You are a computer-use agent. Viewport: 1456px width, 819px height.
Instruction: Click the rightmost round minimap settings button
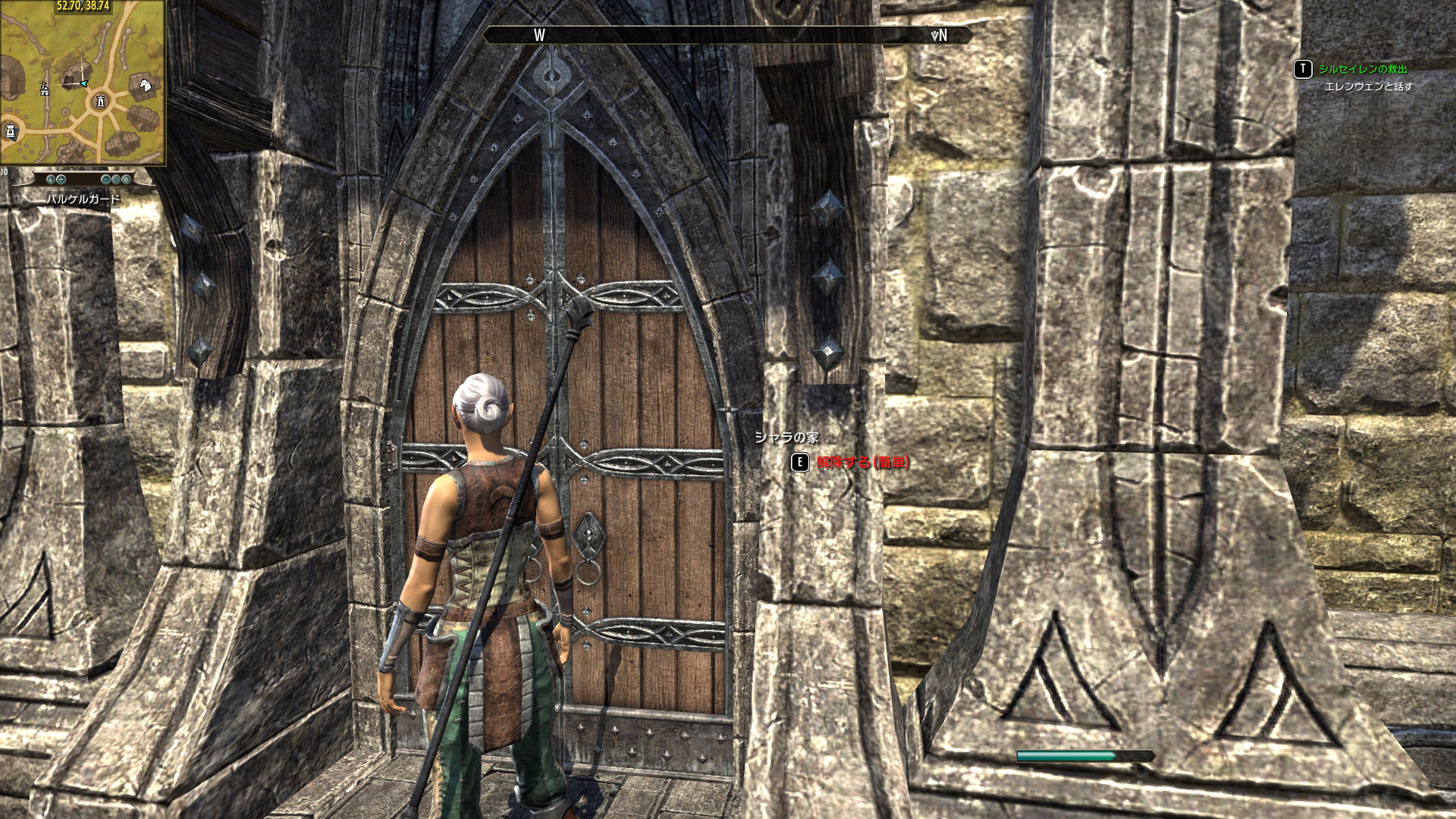126,180
